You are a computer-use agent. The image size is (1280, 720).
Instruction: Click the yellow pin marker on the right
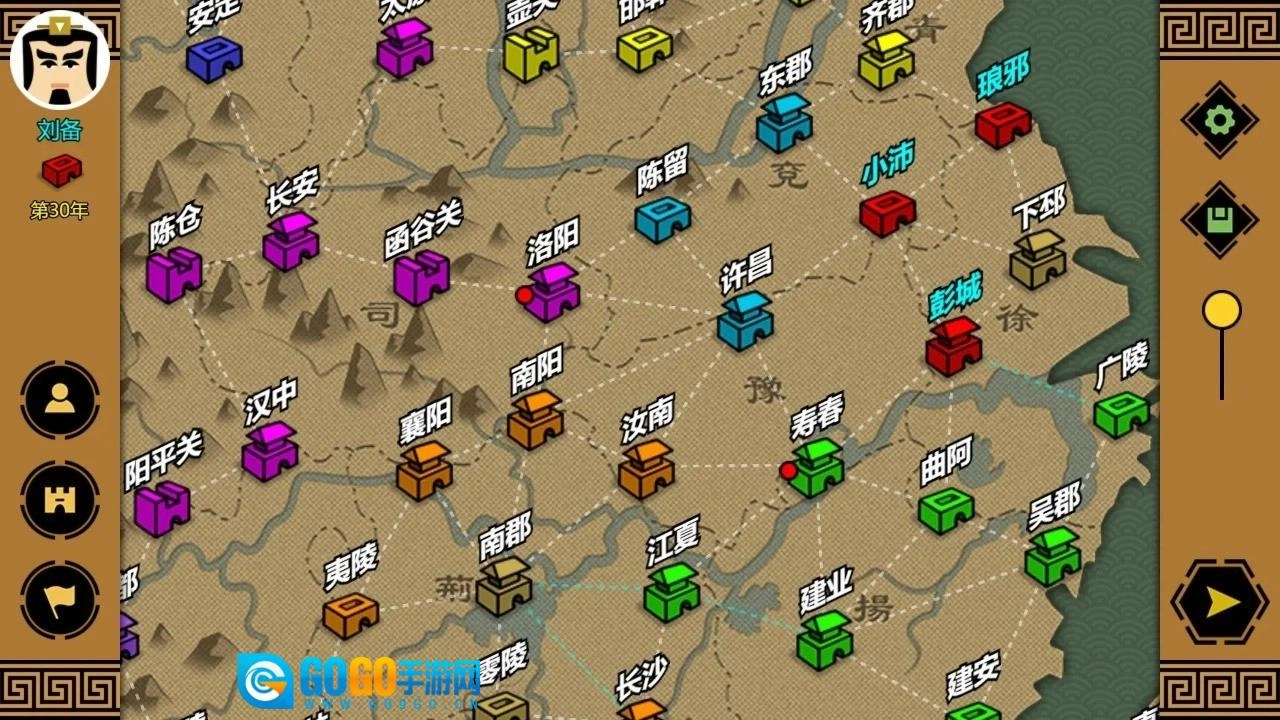[x=1221, y=310]
